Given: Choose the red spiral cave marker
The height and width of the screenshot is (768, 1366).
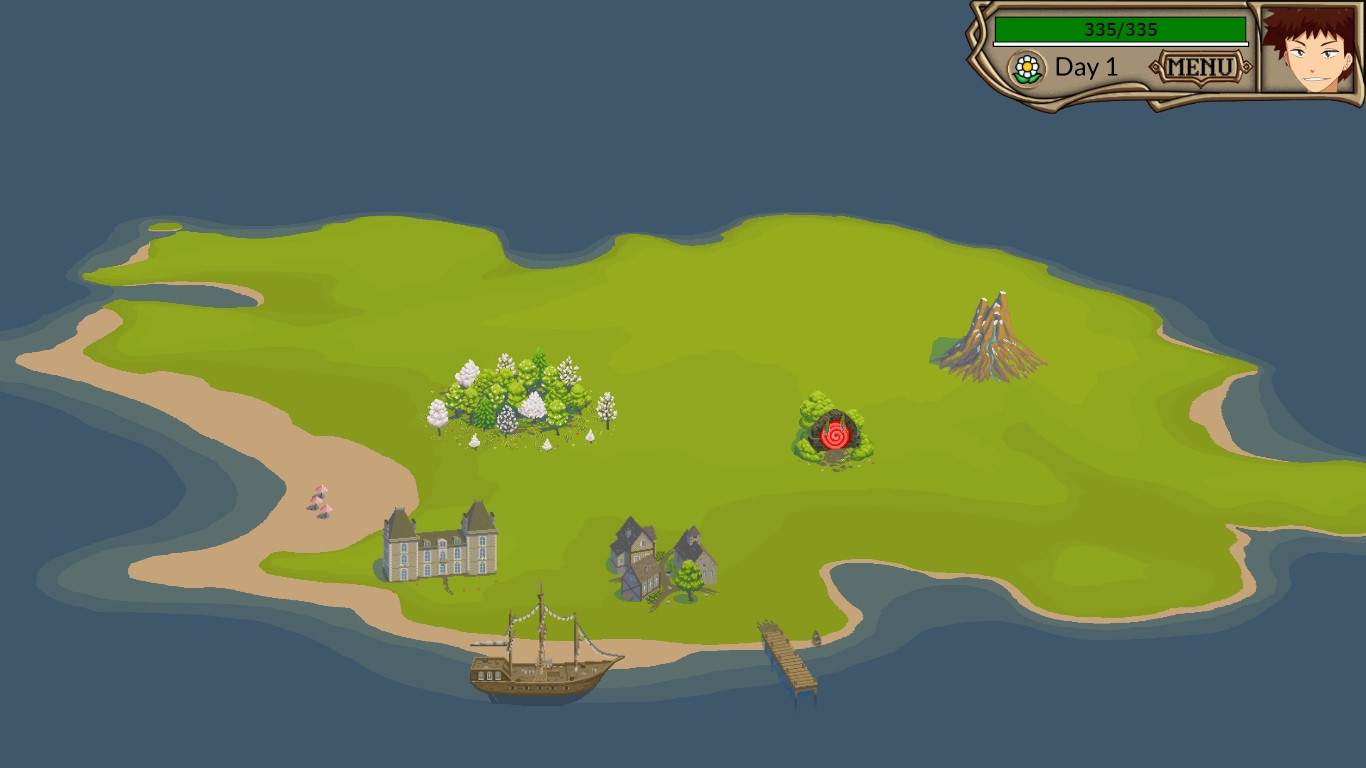Looking at the screenshot, I should click(x=835, y=435).
